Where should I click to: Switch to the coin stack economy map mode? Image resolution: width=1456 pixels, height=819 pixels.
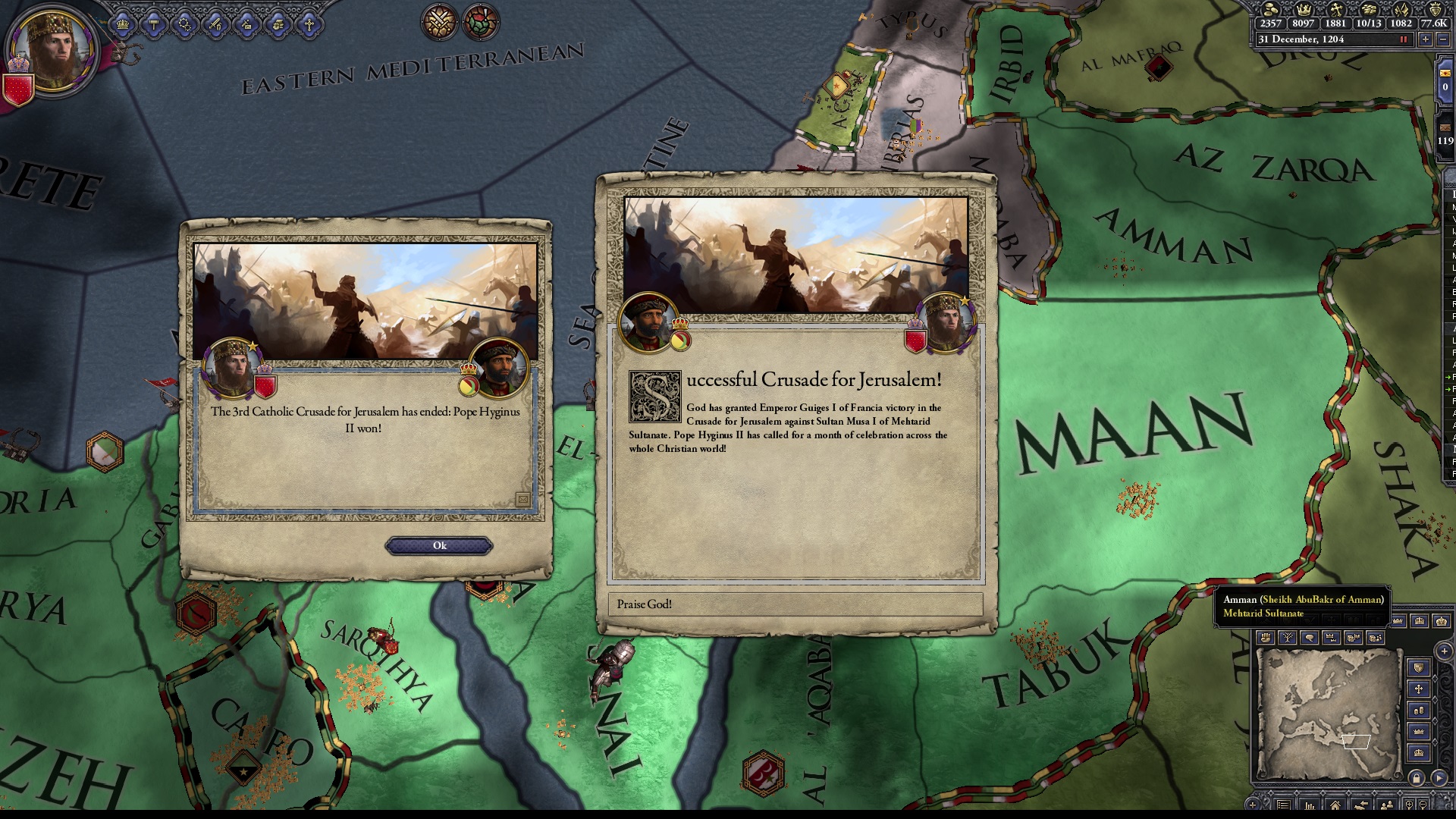tap(1419, 711)
